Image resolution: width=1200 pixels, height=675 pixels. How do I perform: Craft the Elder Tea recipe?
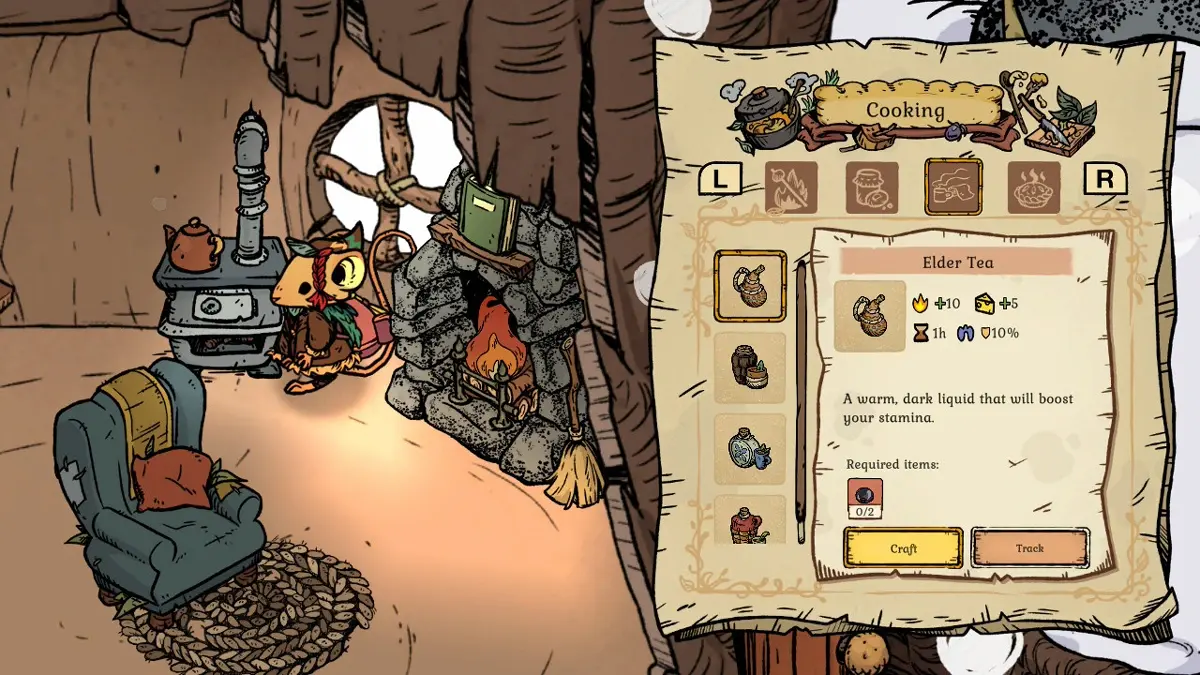coord(903,548)
